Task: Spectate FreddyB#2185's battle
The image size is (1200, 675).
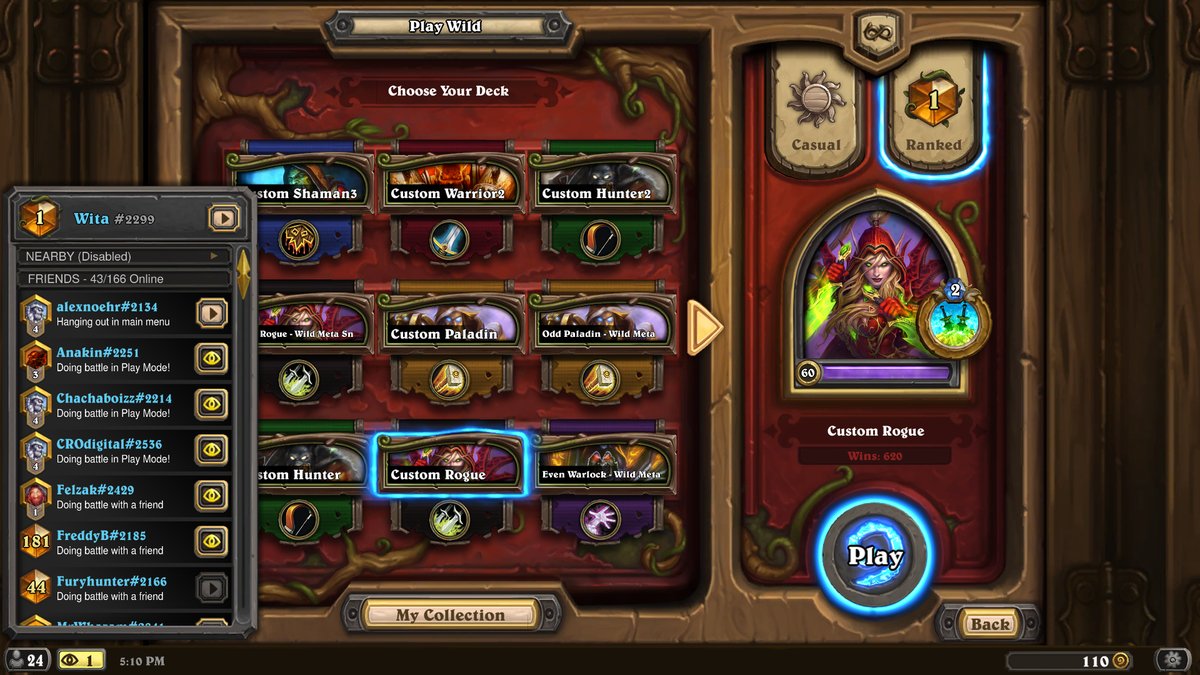Action: (211, 541)
